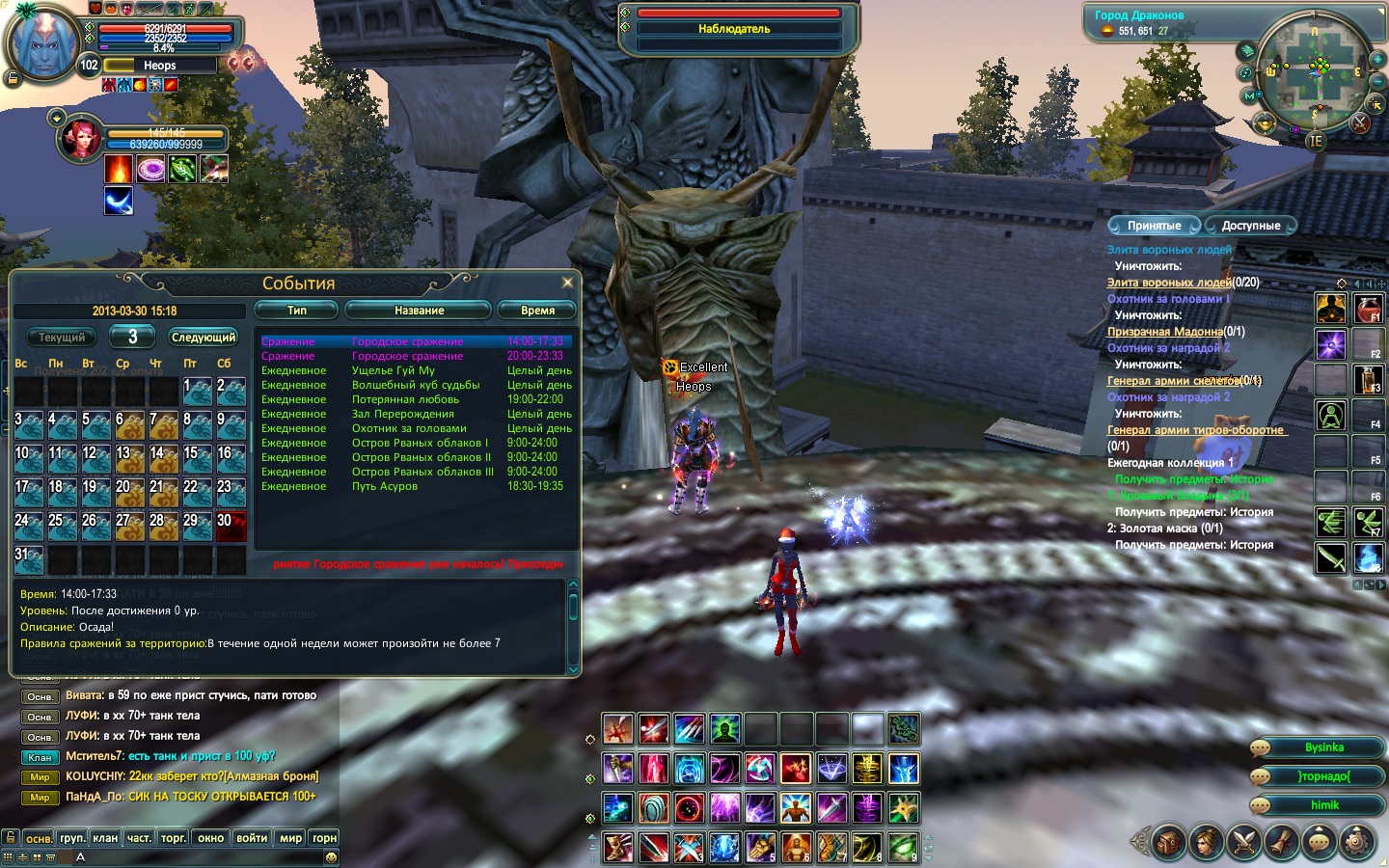Open the Принятые quests tab
The image size is (1389, 868).
(x=1154, y=226)
